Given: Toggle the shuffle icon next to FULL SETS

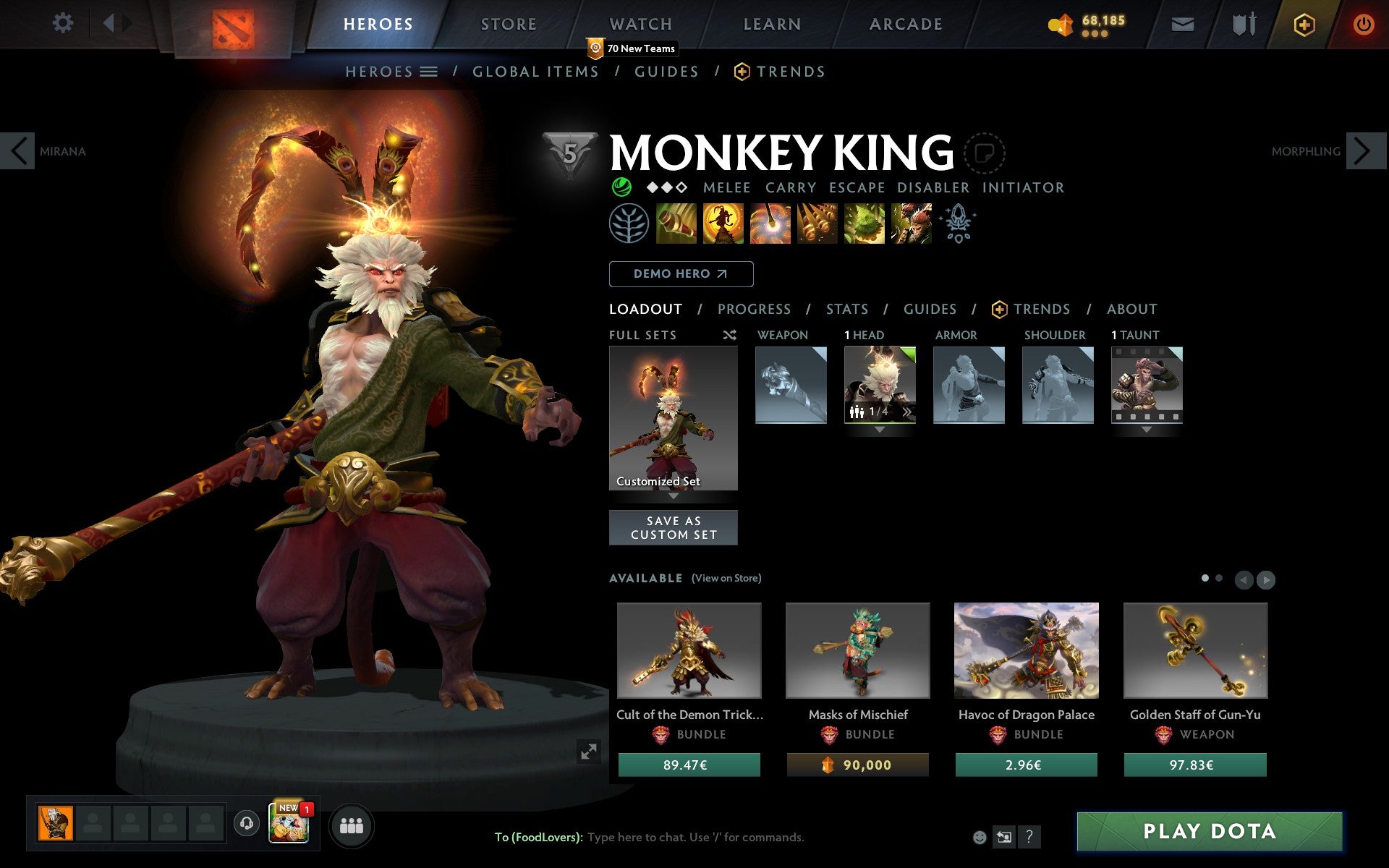Looking at the screenshot, I should click(x=729, y=335).
